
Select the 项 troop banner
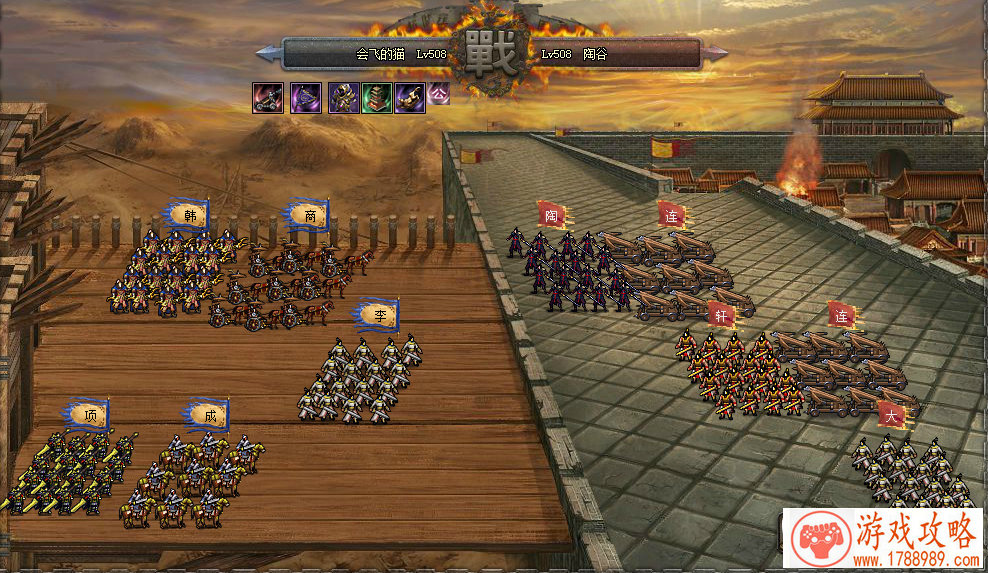pos(90,415)
